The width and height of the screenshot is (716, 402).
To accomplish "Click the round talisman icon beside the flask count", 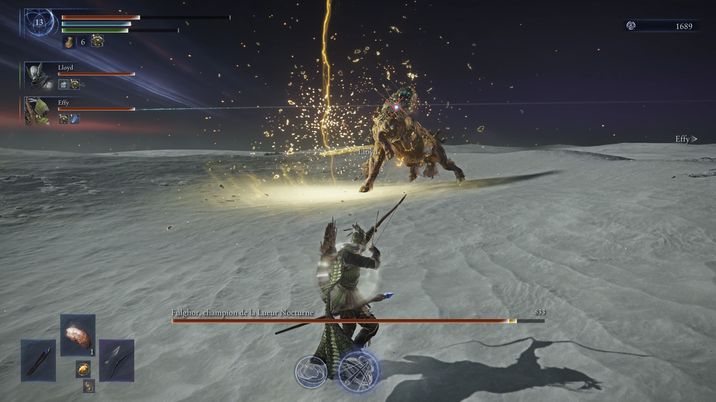I will 97,41.
